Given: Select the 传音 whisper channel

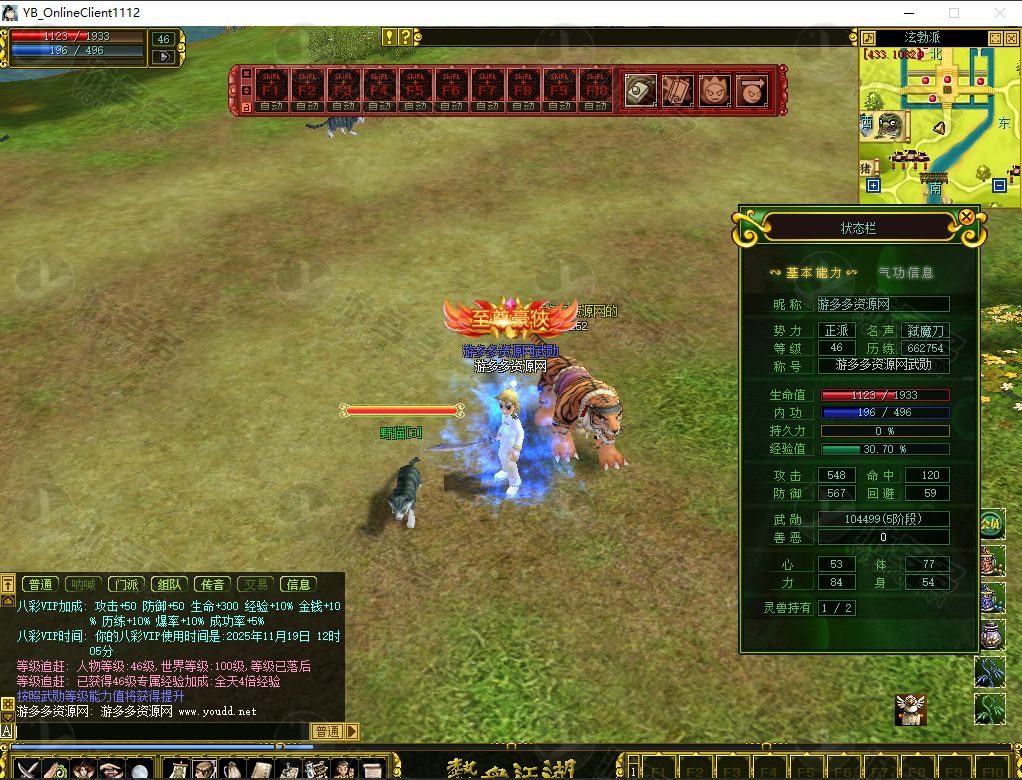Looking at the screenshot, I should (212, 584).
